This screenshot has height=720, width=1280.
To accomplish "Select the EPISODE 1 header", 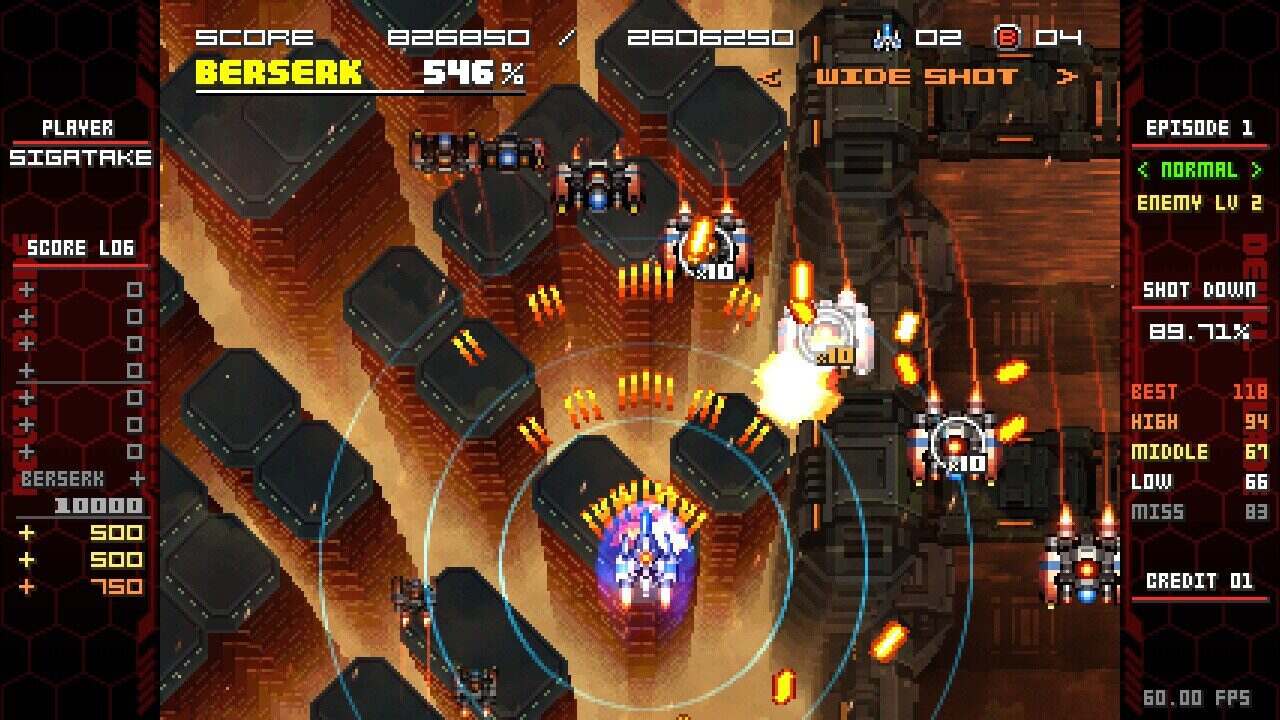I will click(x=1200, y=128).
